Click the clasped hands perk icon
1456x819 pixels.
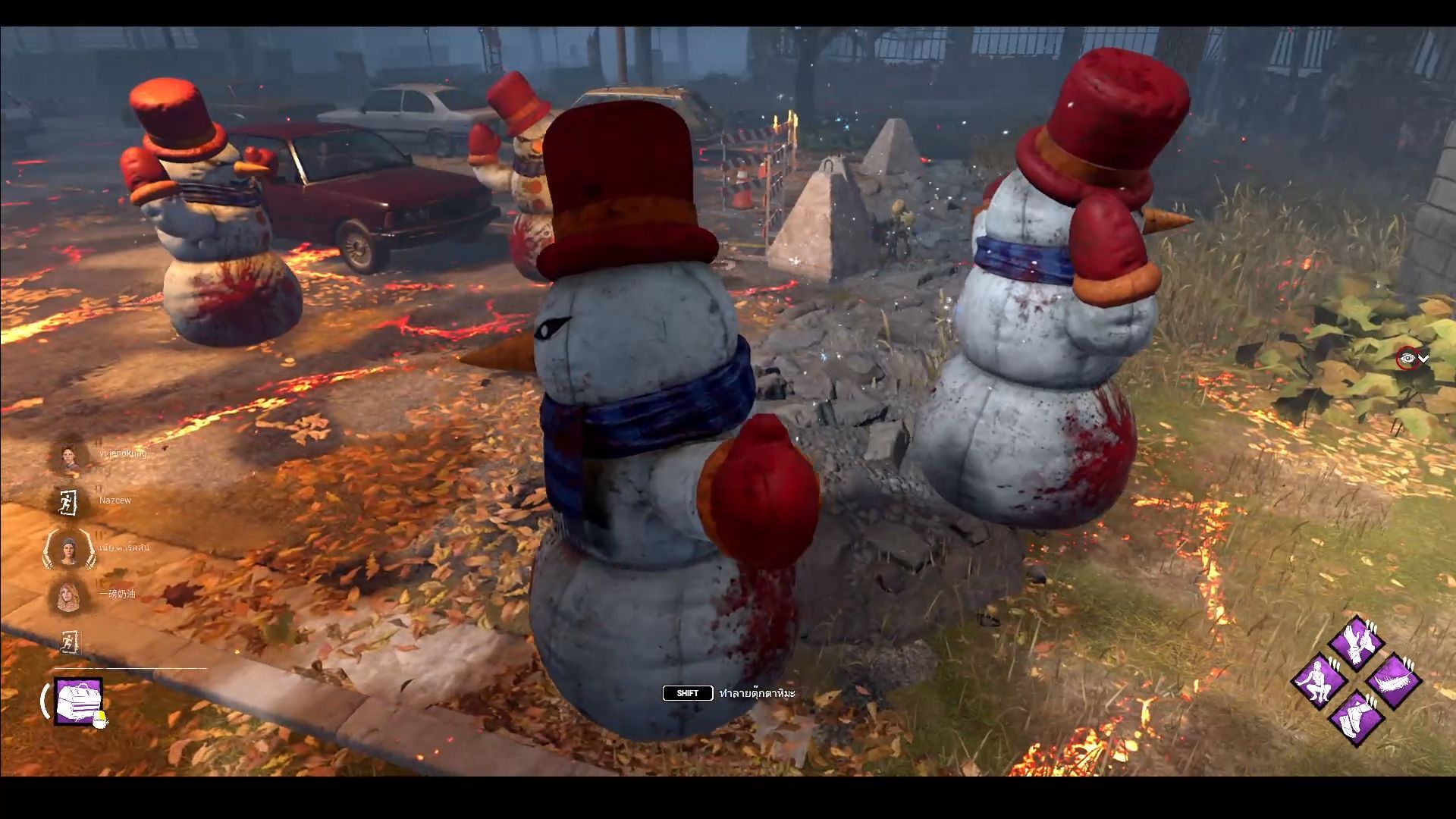tap(1356, 642)
